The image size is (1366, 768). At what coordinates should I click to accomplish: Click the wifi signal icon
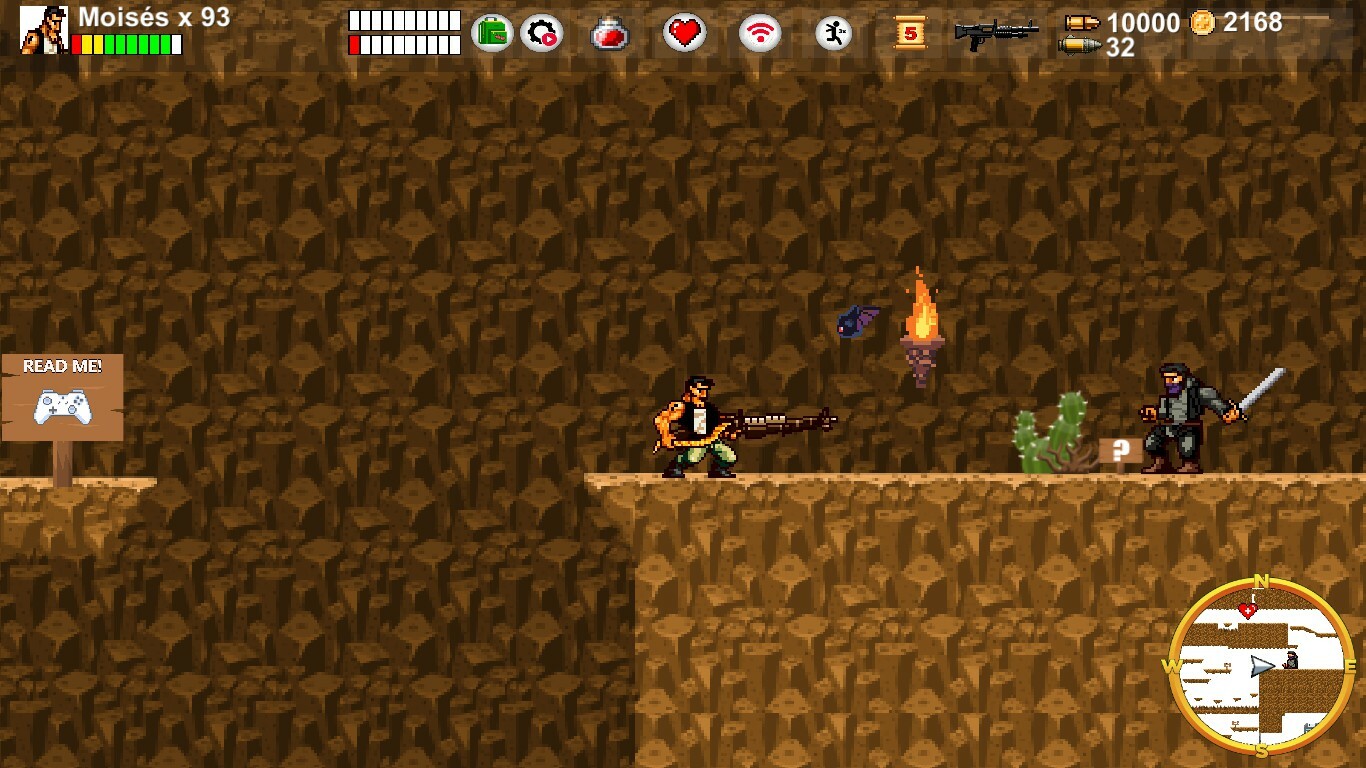click(x=759, y=32)
